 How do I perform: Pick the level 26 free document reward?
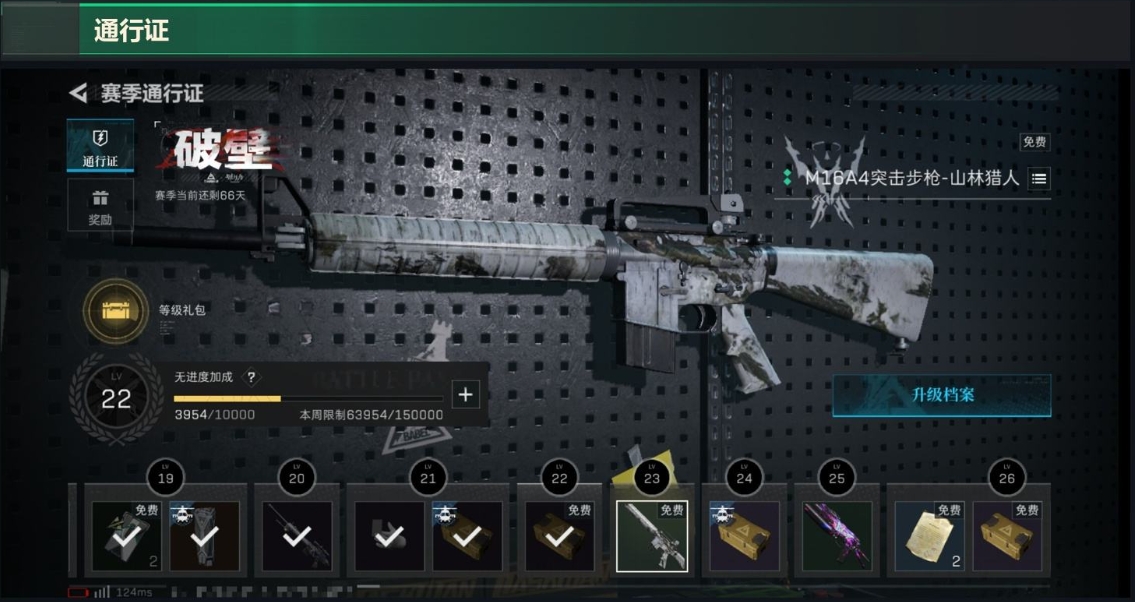click(929, 536)
